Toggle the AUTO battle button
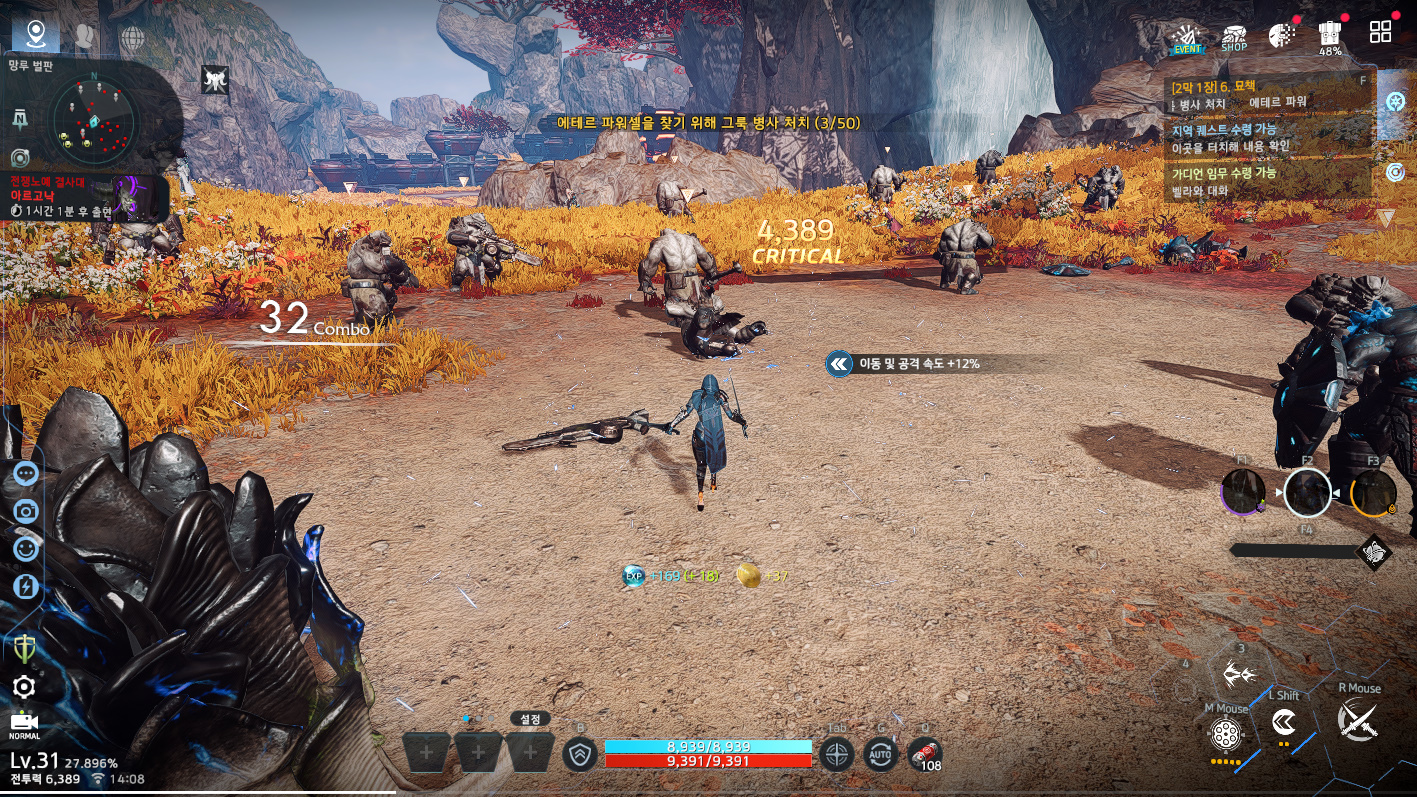 click(x=880, y=753)
